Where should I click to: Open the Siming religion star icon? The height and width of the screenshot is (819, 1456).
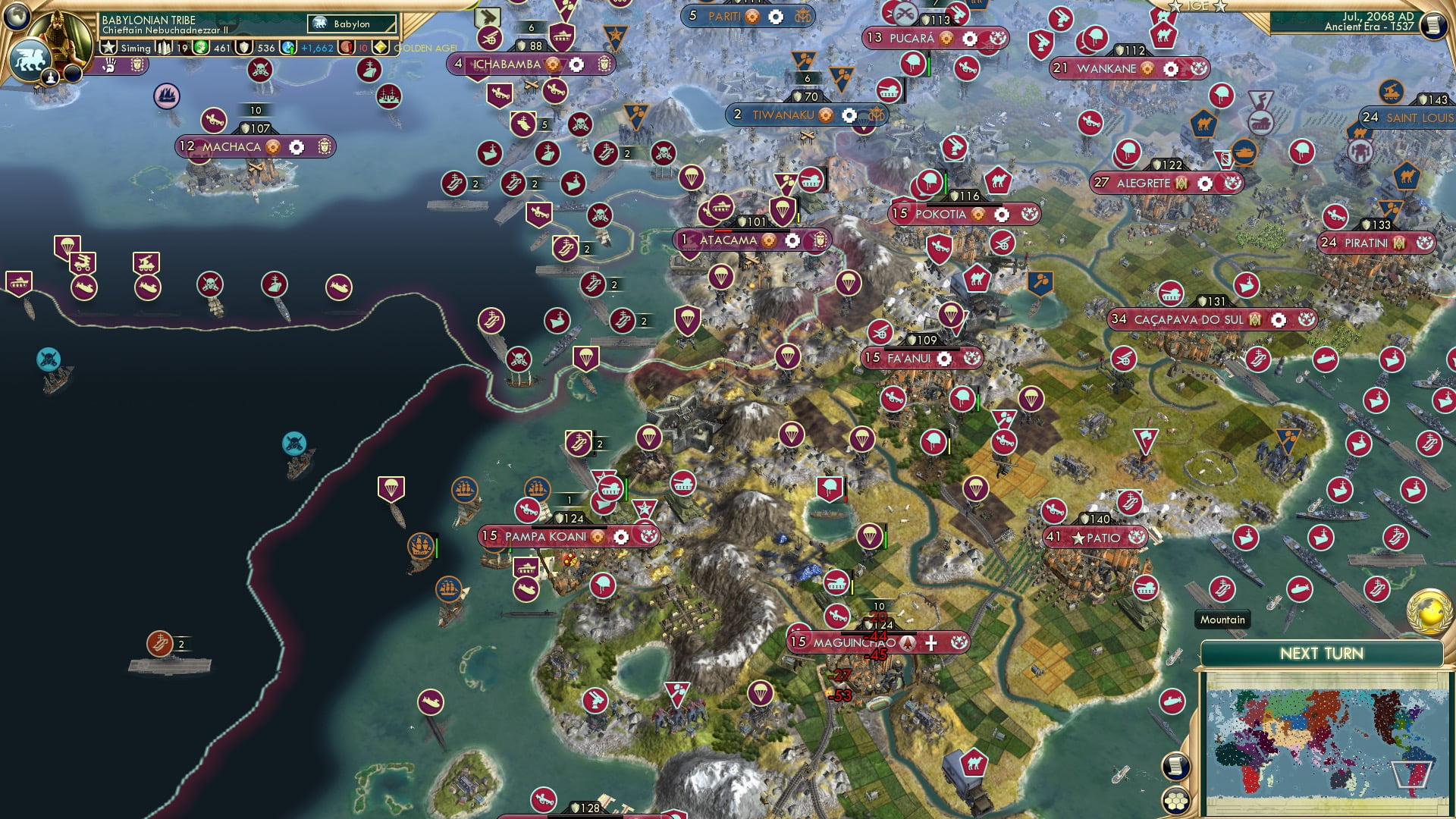tap(108, 47)
